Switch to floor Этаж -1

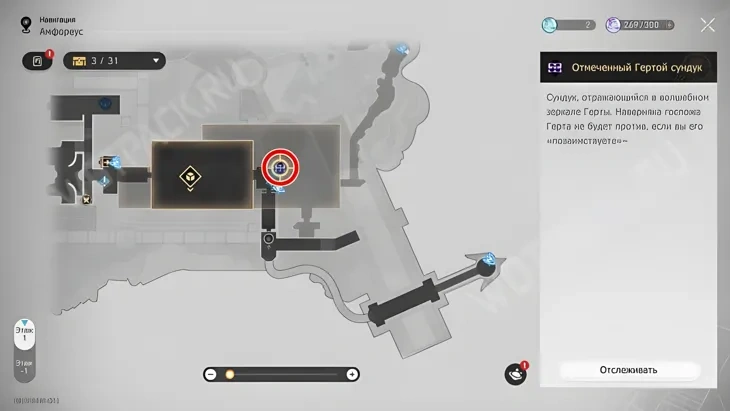[x=24, y=368]
